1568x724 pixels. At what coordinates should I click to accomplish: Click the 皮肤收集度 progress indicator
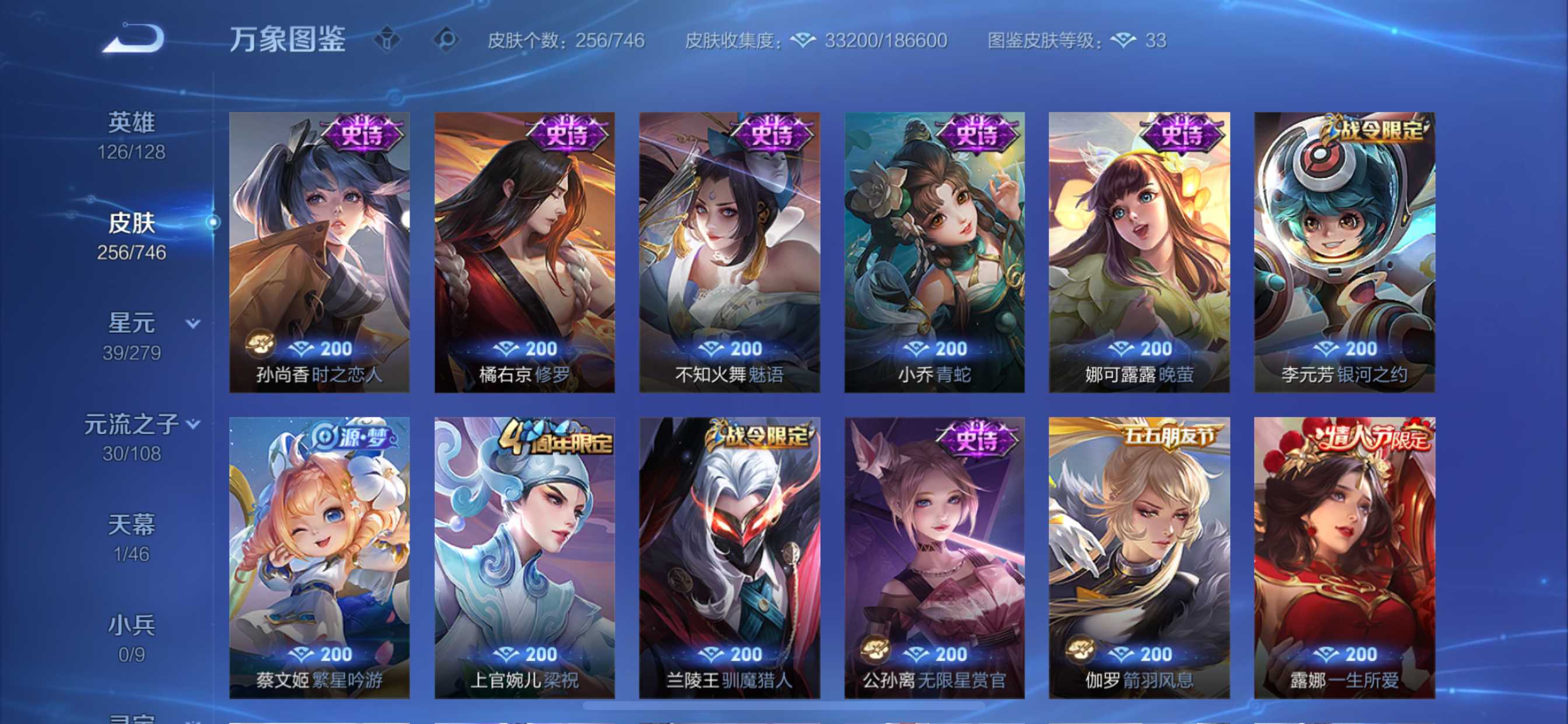pyautogui.click(x=730, y=40)
